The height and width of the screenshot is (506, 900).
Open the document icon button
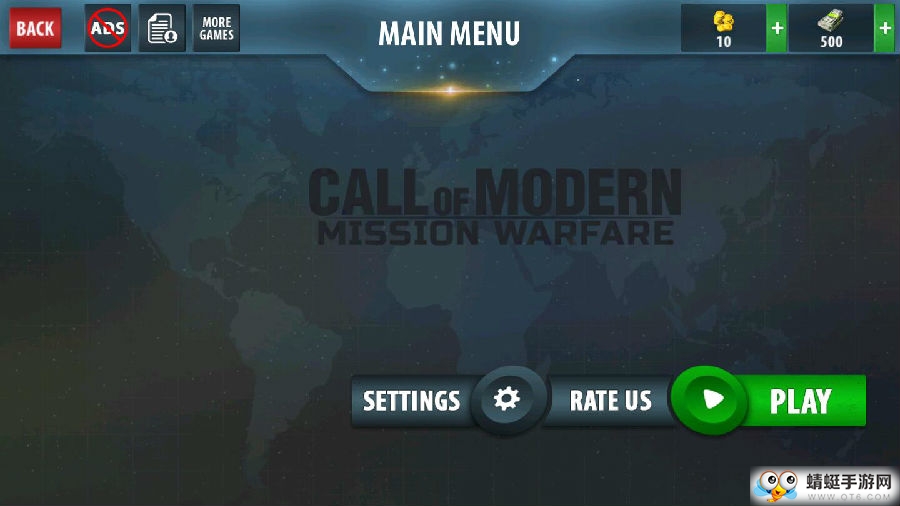161,28
